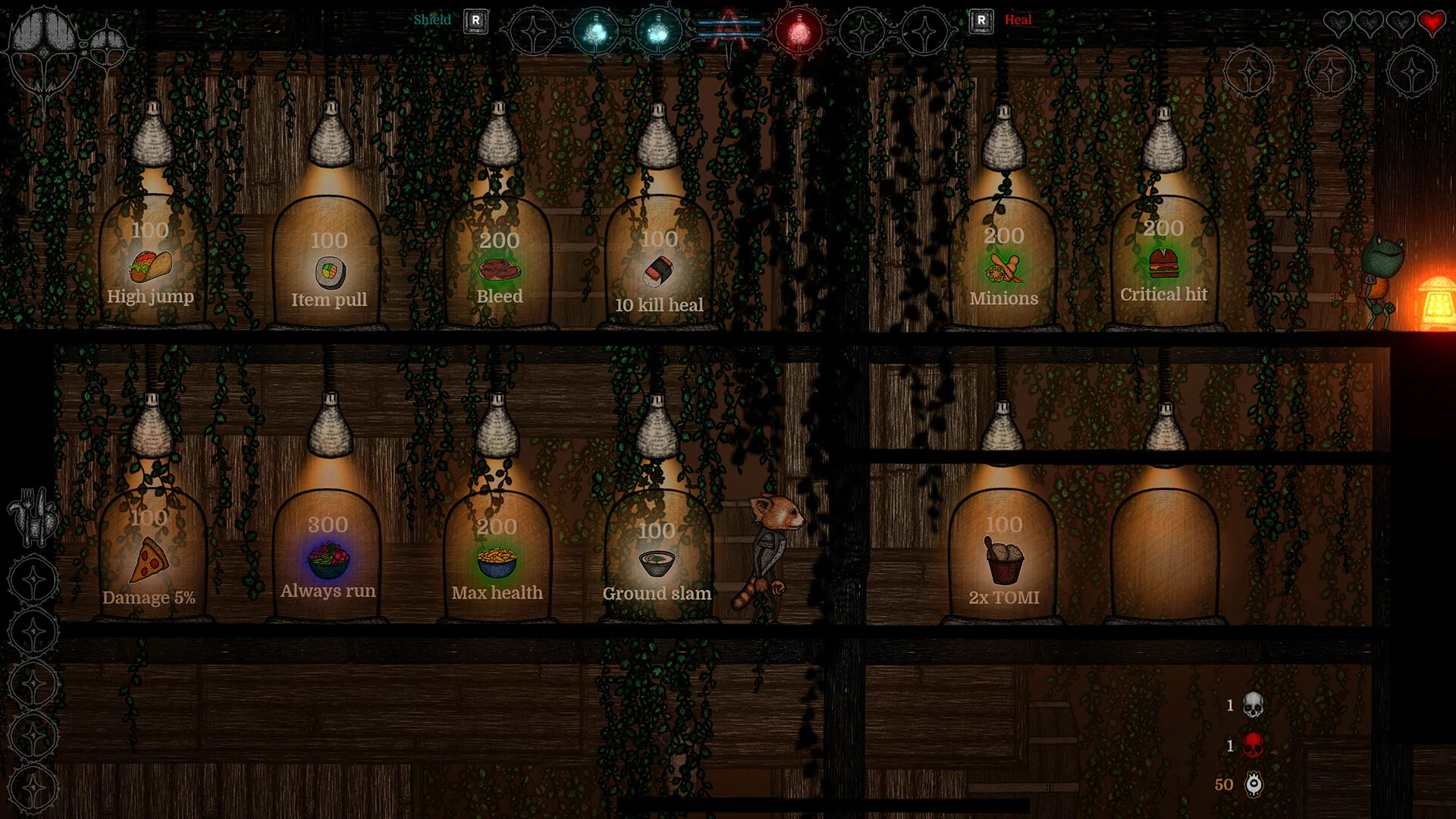This screenshot has height=819, width=1456.
Task: Pick the Ground slam soup bowl
Action: point(657,563)
